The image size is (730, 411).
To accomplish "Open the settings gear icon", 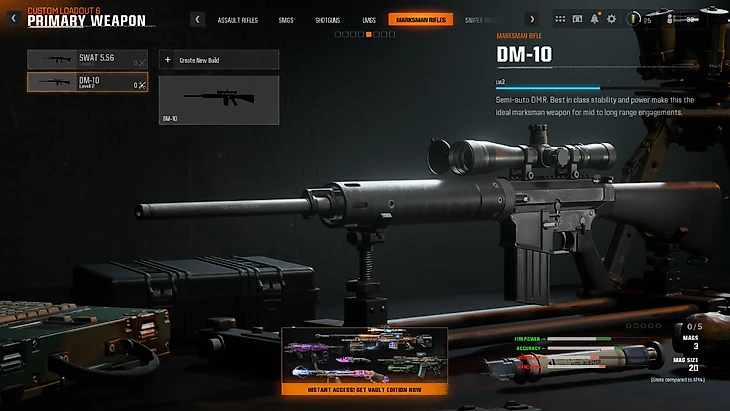I will [611, 19].
